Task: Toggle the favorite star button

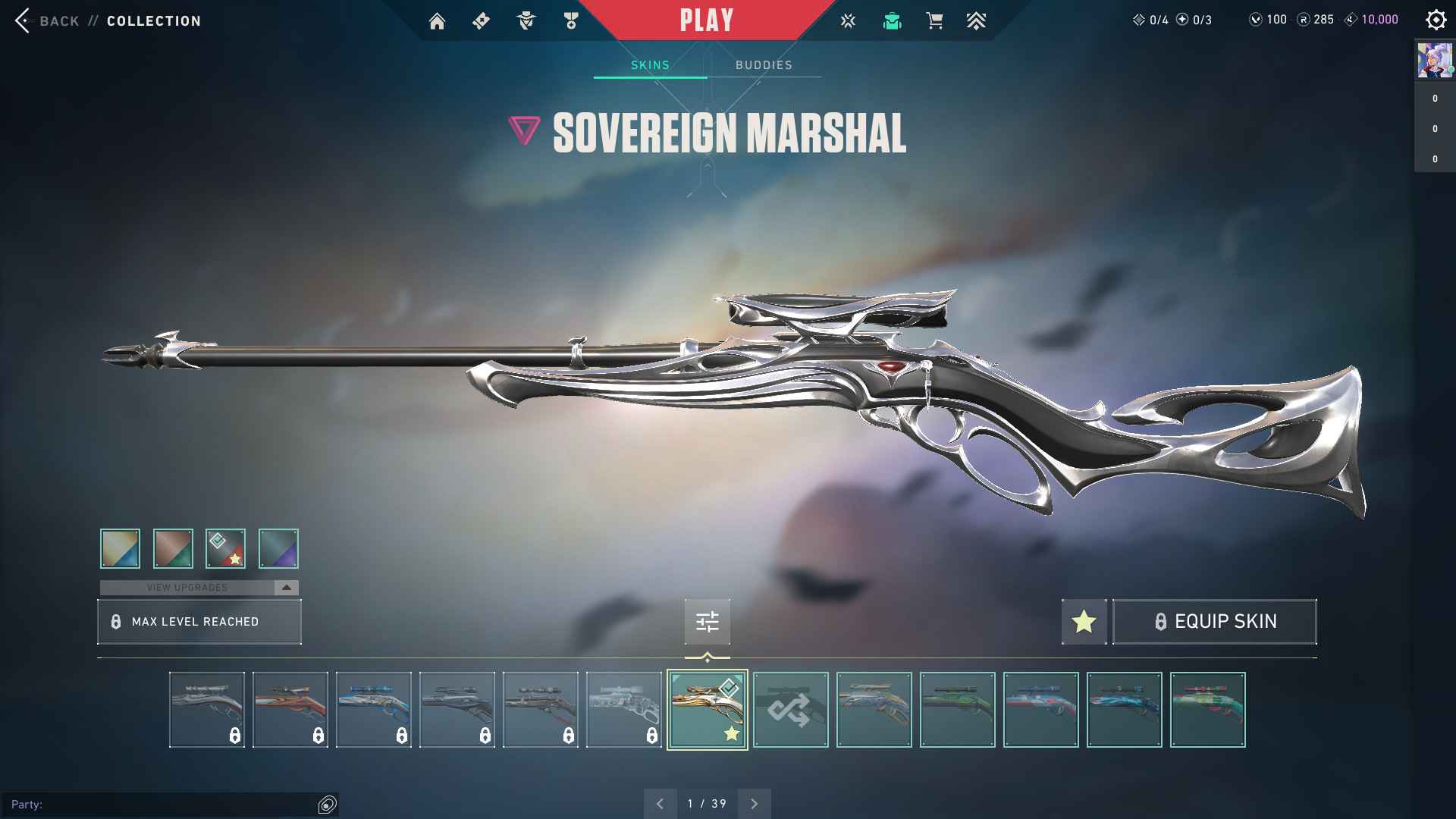Action: [x=1084, y=622]
